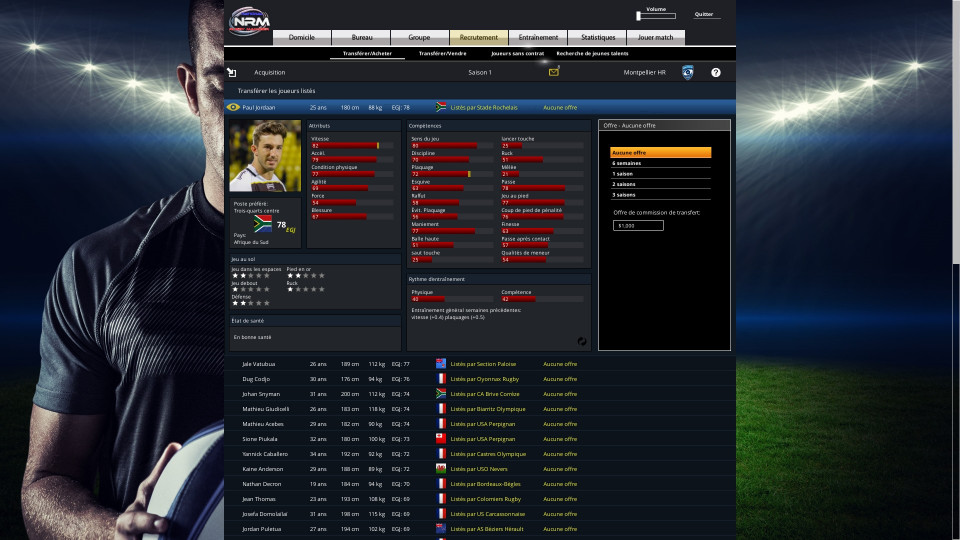
Task: Open Recherche de jeunes talents
Action: point(592,53)
